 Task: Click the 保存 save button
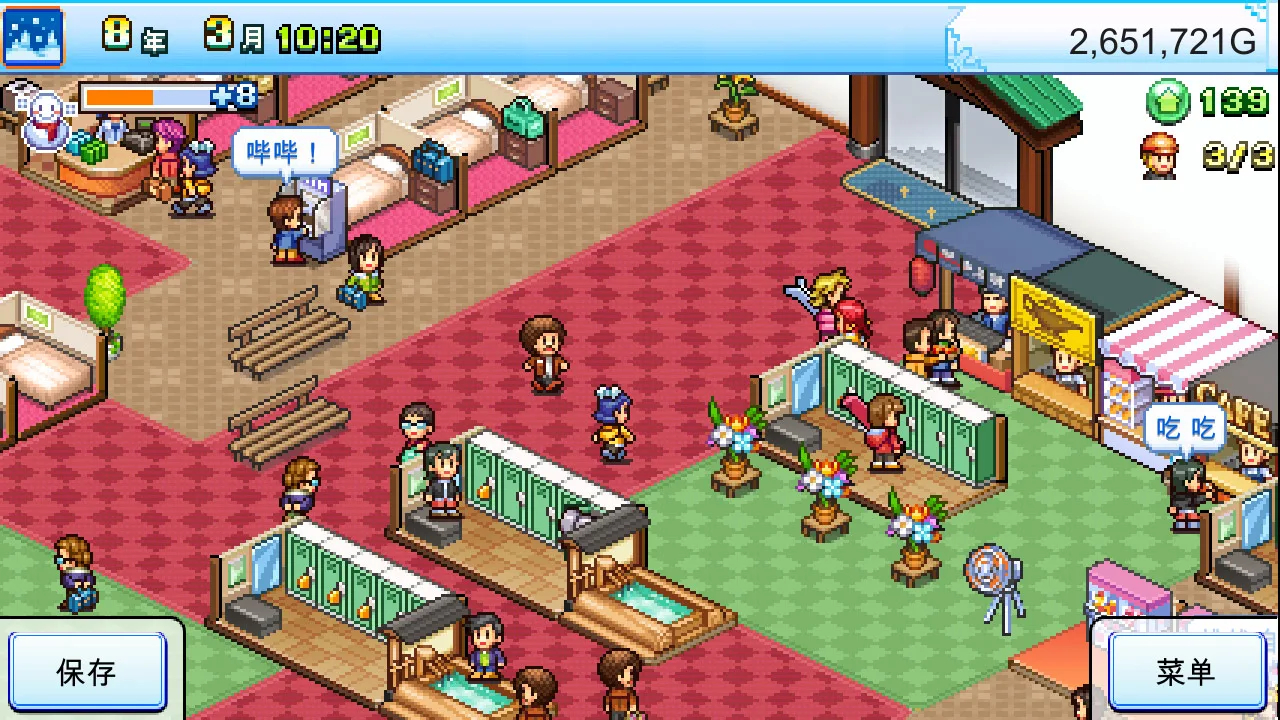coord(87,672)
